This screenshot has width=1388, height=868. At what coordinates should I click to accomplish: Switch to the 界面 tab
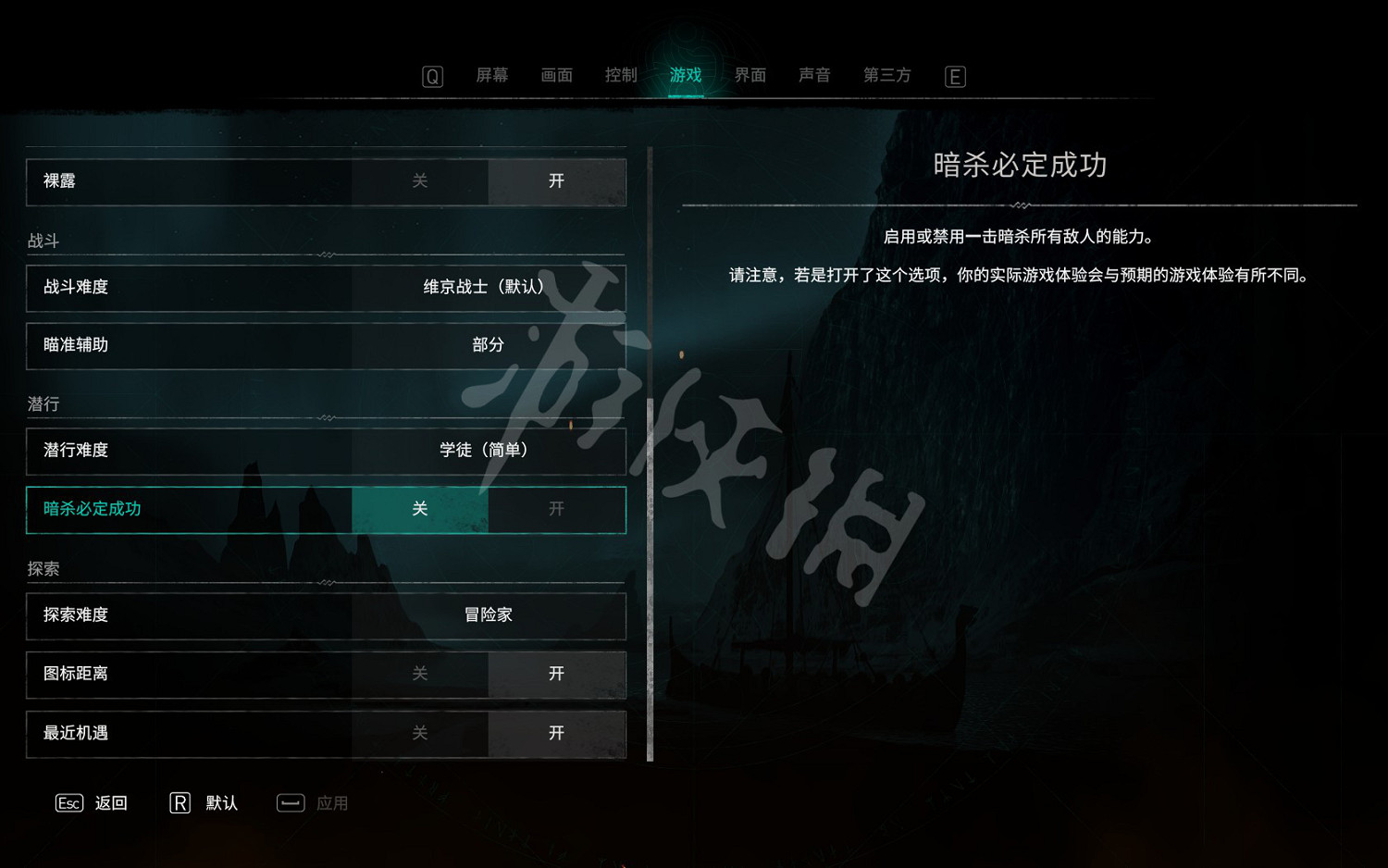[x=749, y=75]
